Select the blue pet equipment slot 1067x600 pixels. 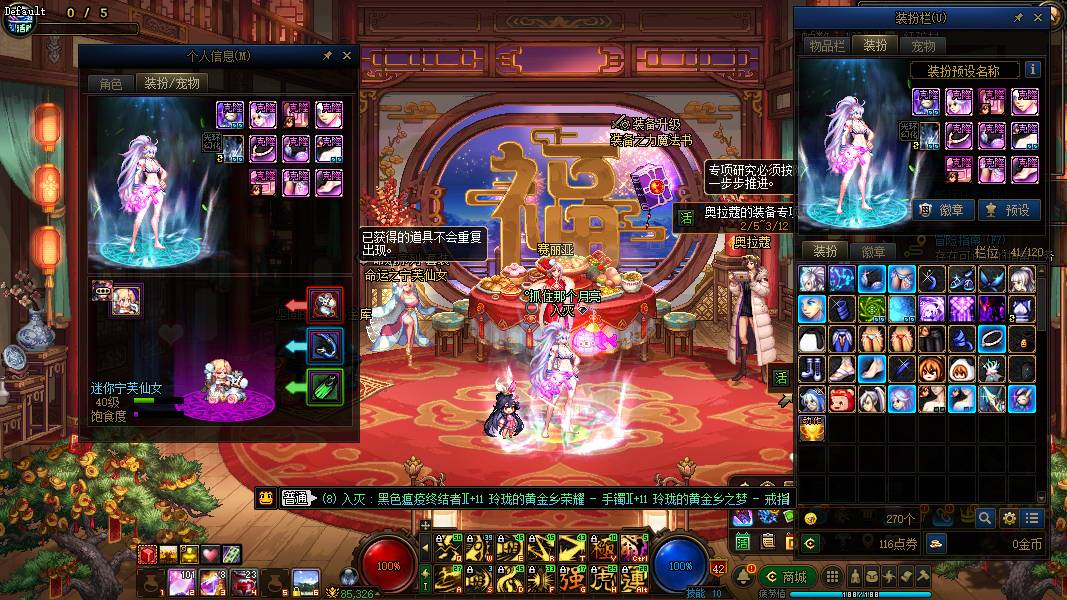(326, 346)
